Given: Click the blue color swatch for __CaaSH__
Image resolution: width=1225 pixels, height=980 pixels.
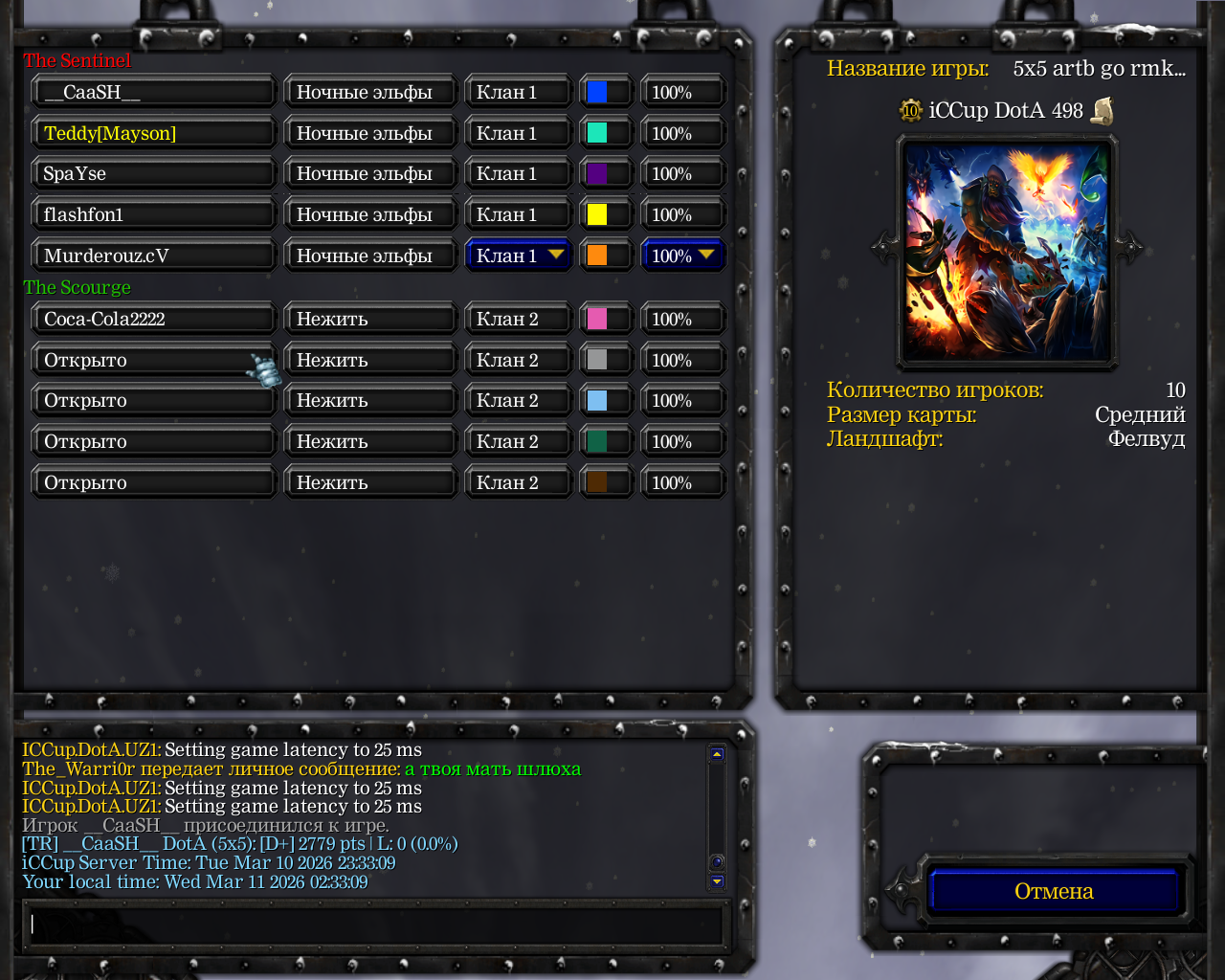Looking at the screenshot, I should 597,93.
